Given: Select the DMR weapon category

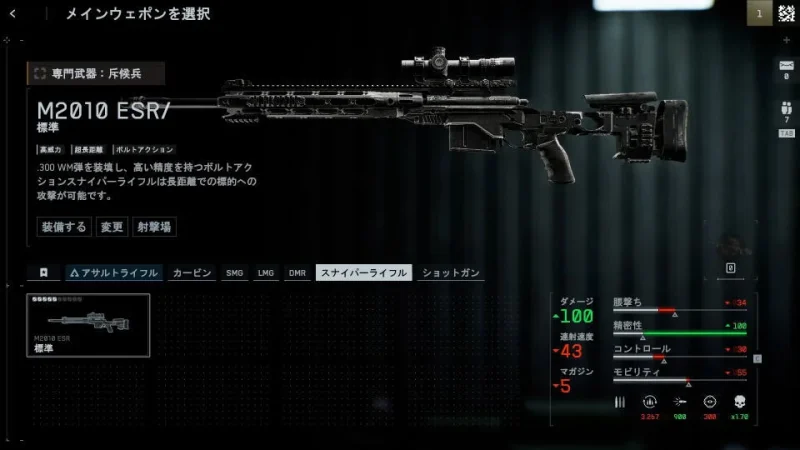Looking at the screenshot, I should (x=297, y=272).
